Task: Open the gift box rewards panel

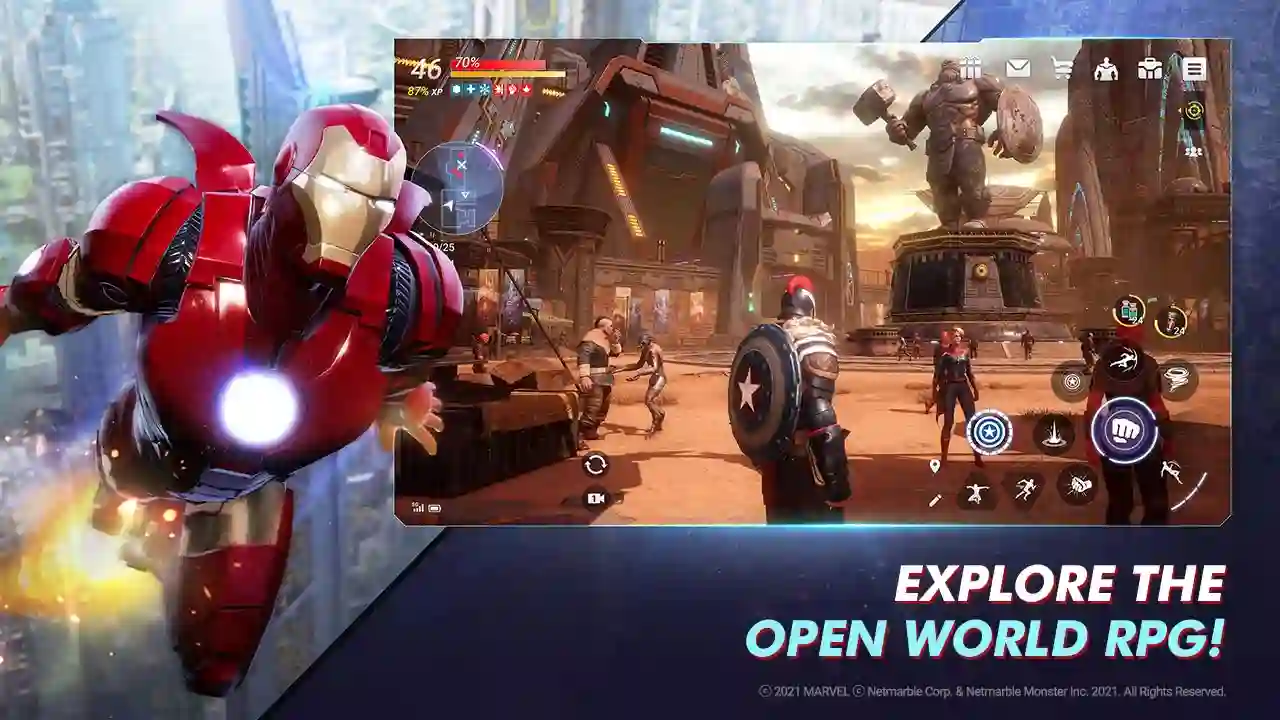Action: [x=971, y=68]
